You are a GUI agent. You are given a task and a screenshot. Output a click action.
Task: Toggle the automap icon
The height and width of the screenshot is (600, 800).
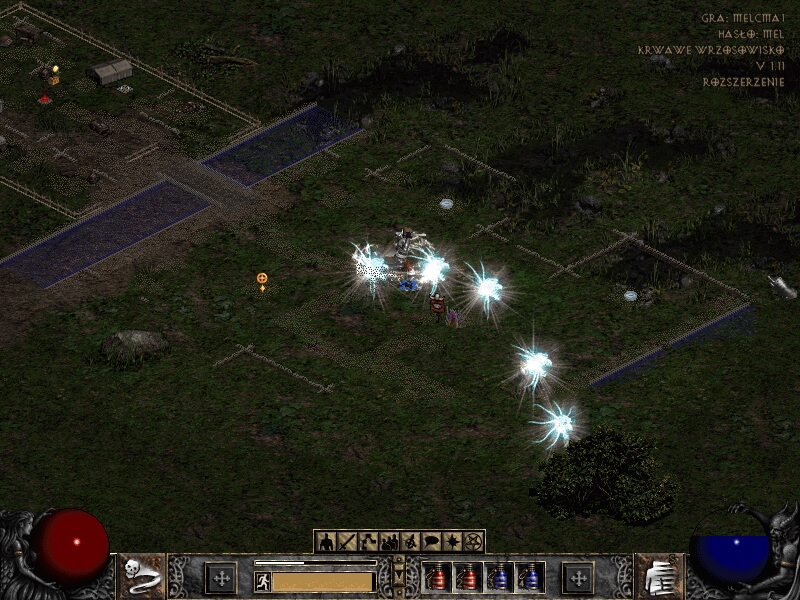click(410, 542)
